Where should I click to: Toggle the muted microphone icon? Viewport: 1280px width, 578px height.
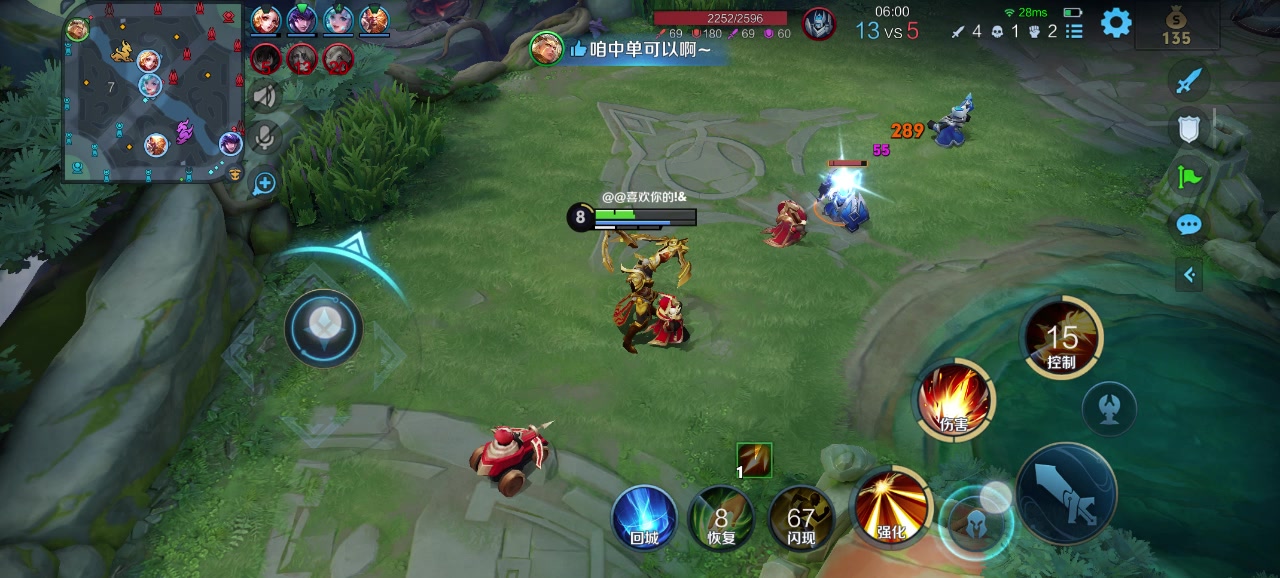tap(265, 138)
